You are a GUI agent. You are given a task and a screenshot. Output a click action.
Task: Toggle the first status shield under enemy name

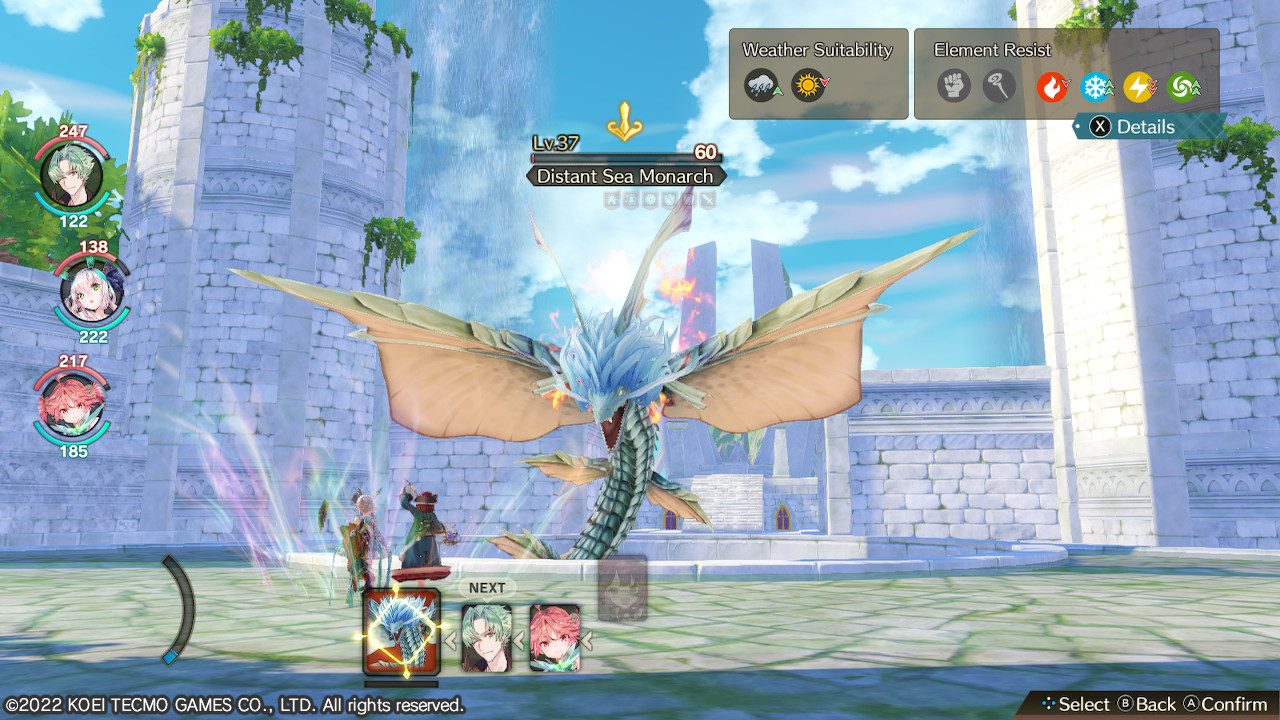[x=612, y=202]
